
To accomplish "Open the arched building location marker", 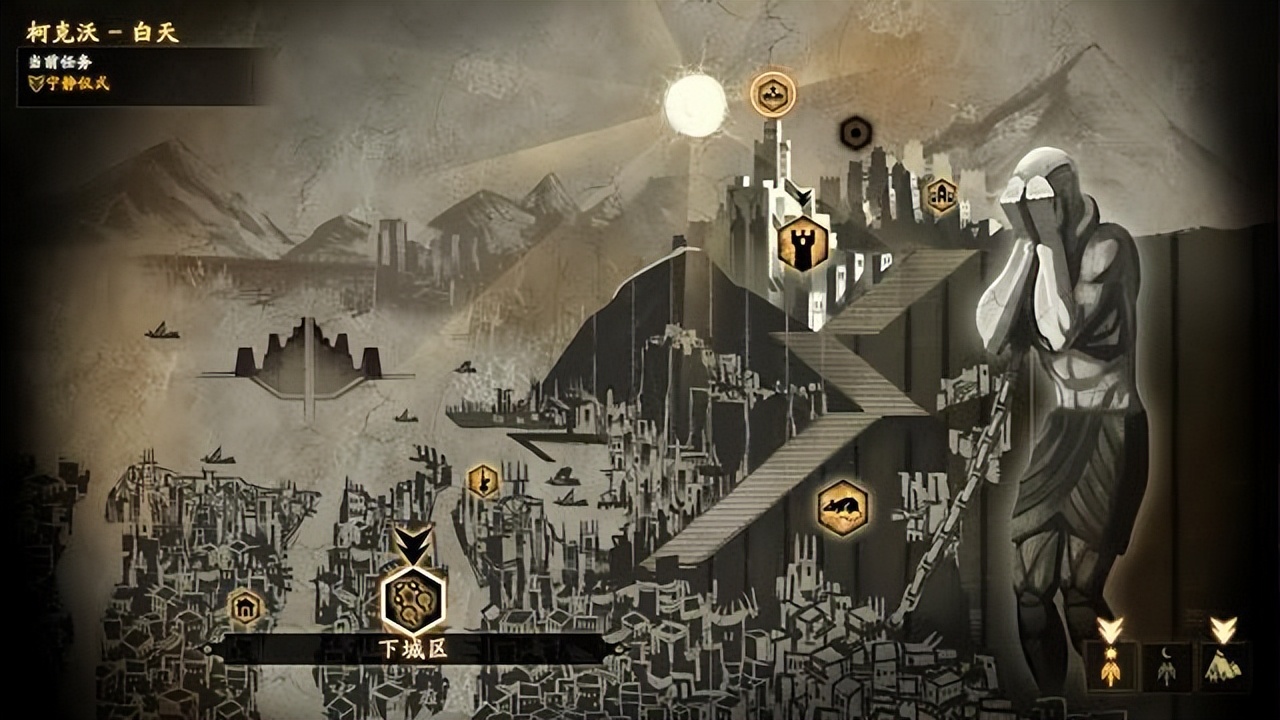I will (x=940, y=195).
